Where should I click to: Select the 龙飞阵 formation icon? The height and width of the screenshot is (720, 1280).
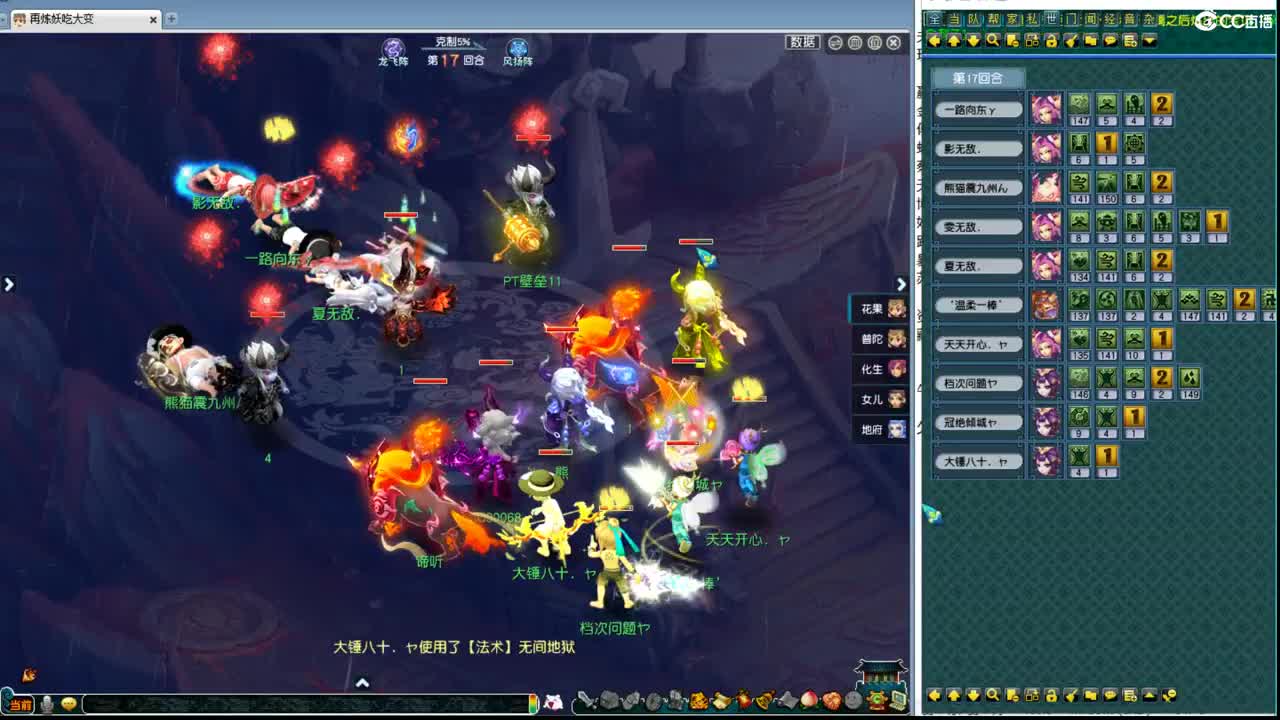tap(392, 47)
